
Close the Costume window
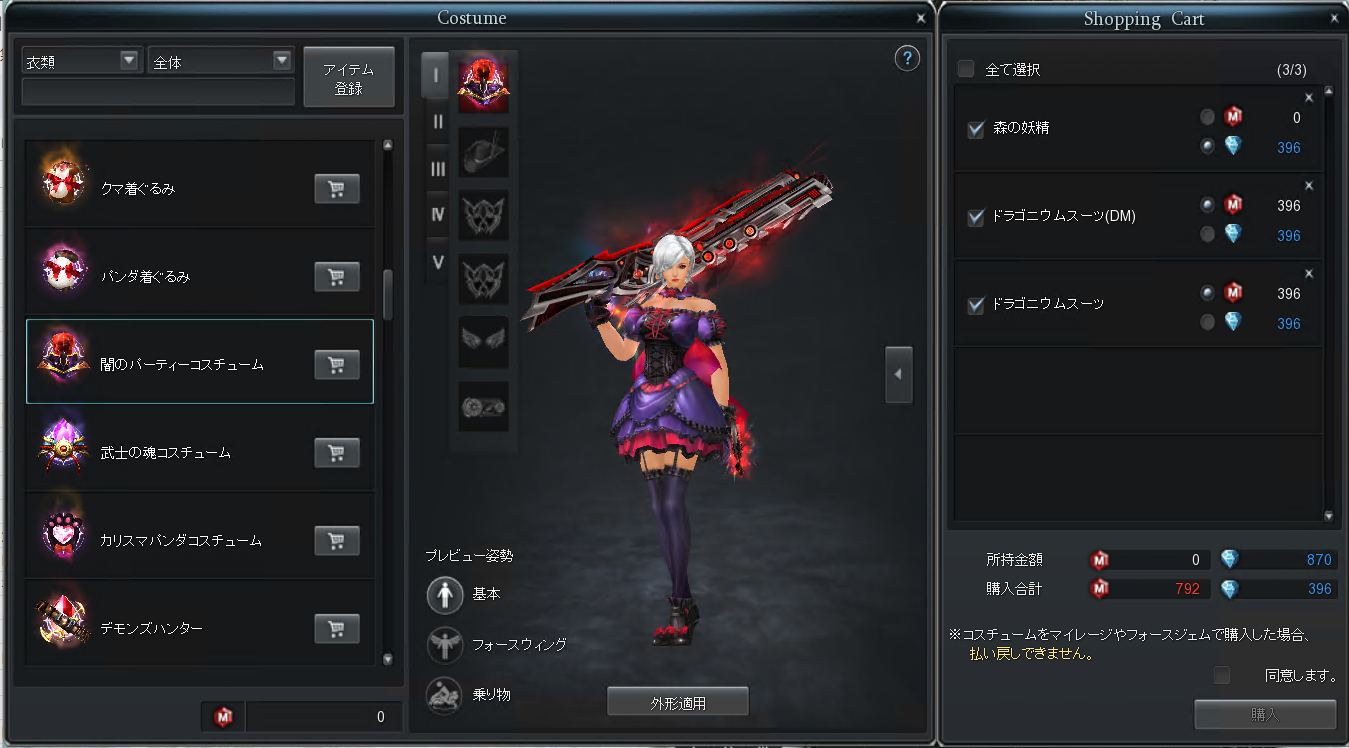coord(920,18)
